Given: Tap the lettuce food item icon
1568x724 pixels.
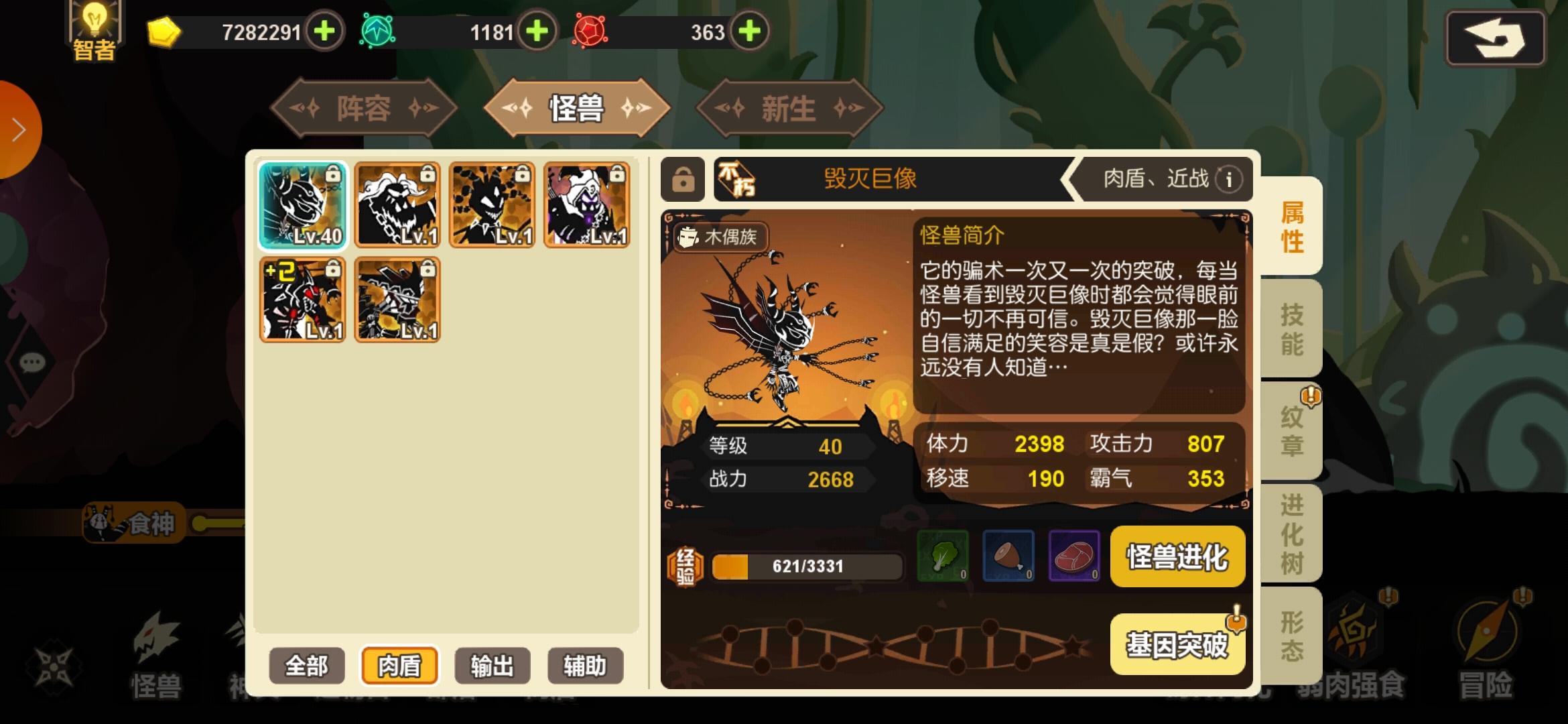Looking at the screenshot, I should pos(943,557).
